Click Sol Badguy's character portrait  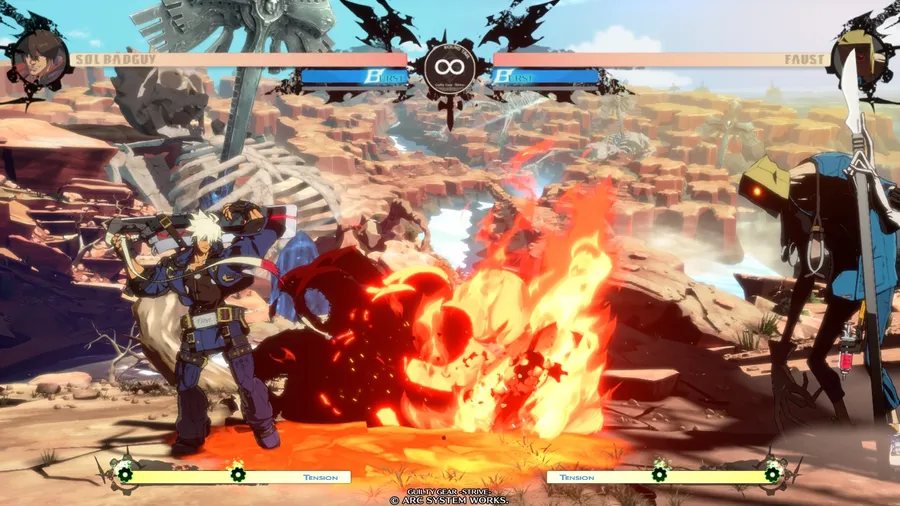click(38, 57)
